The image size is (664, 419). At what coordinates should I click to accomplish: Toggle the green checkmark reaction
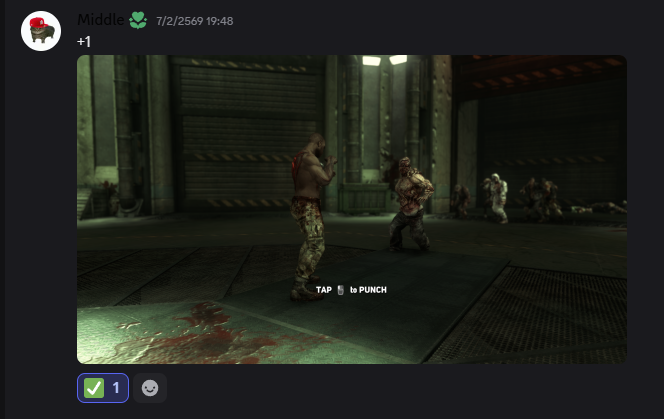(x=103, y=388)
